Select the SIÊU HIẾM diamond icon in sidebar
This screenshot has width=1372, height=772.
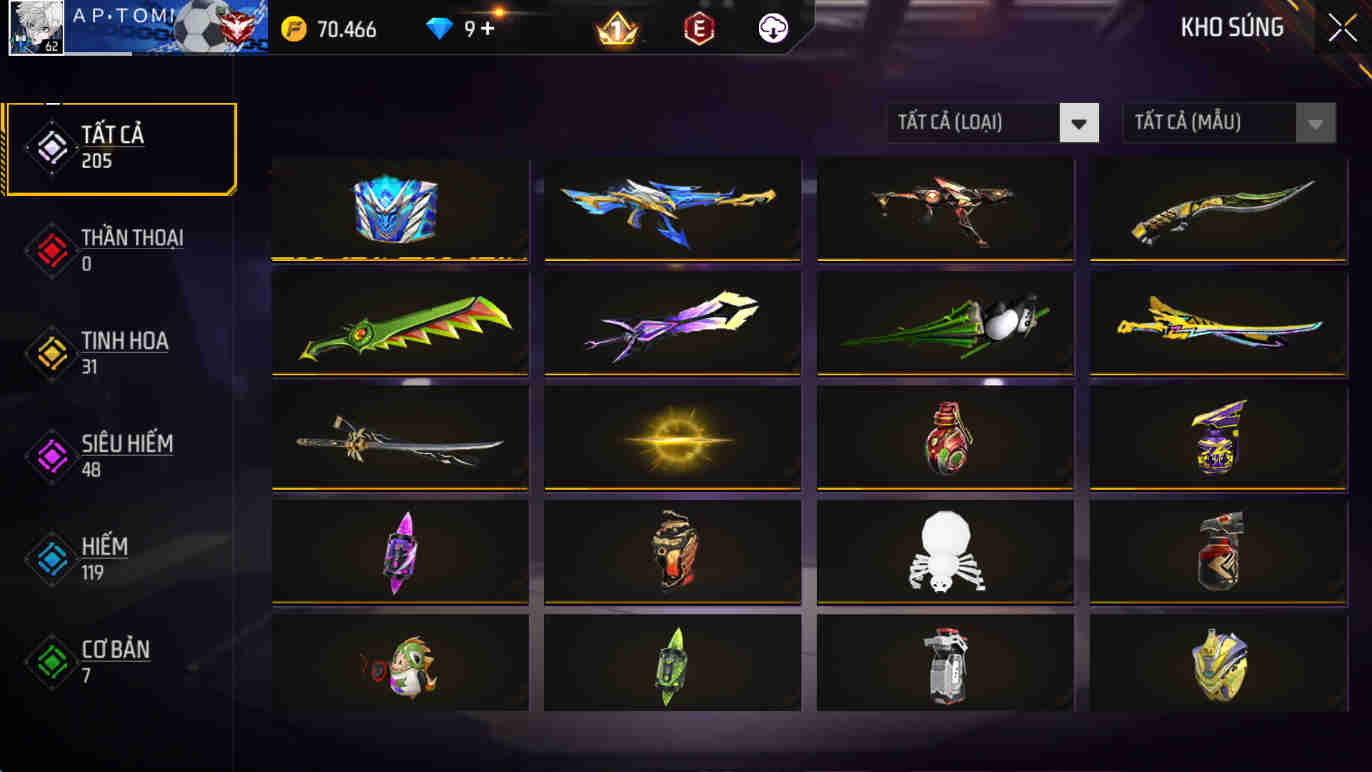(x=51, y=454)
